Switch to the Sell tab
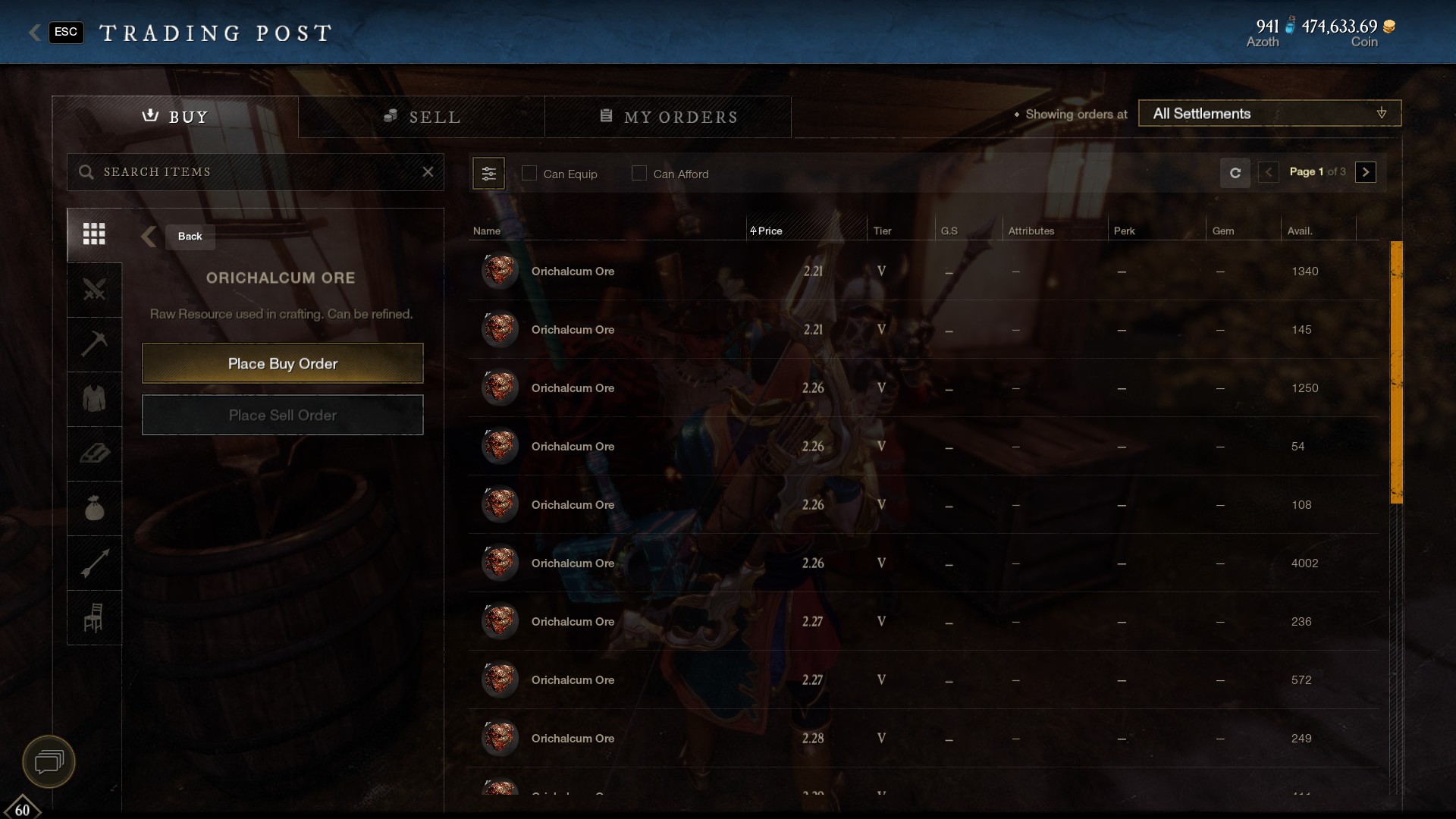Screen dimensions: 1456x819 point(422,116)
